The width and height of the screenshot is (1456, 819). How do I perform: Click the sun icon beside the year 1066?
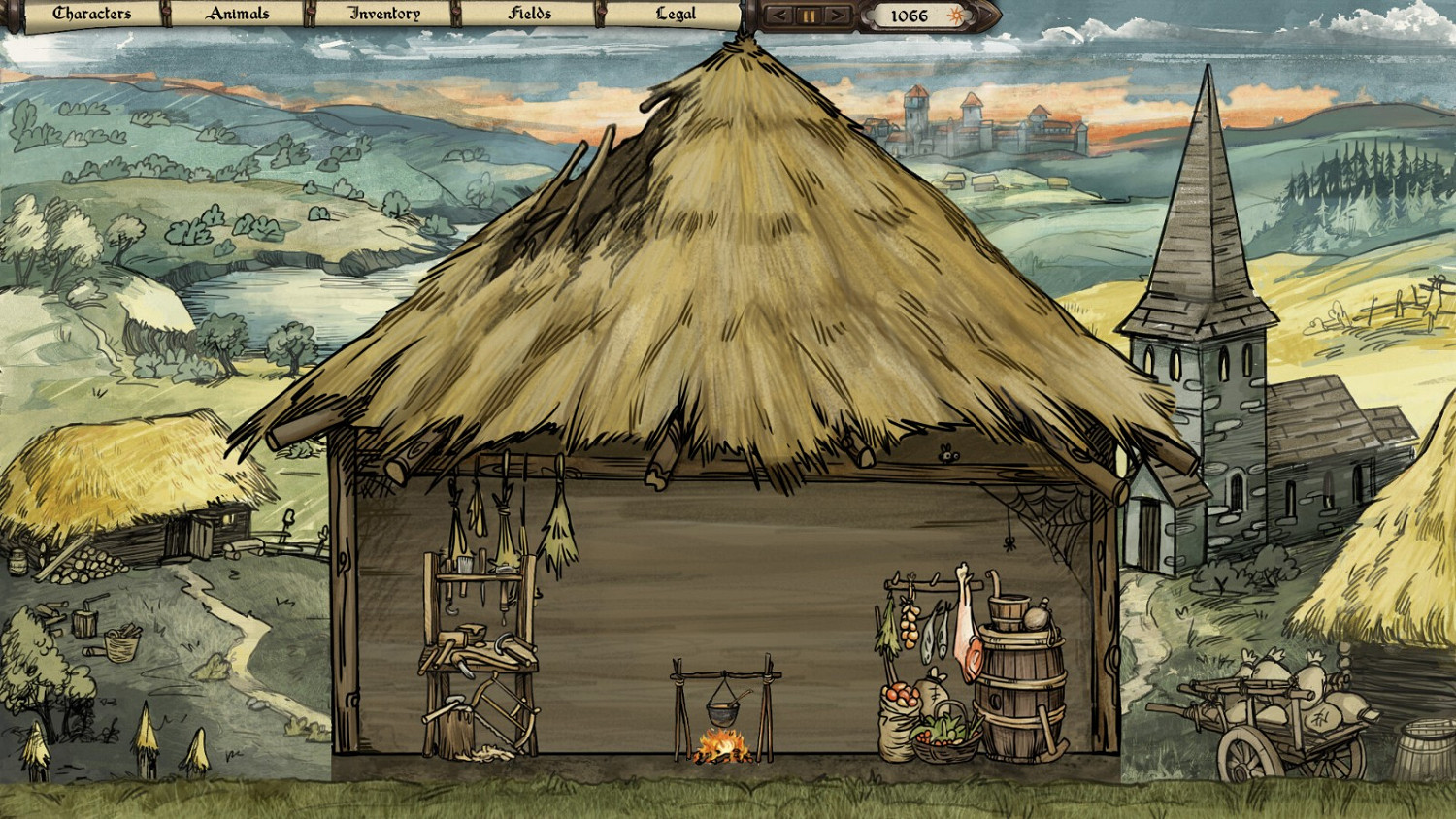(x=956, y=15)
